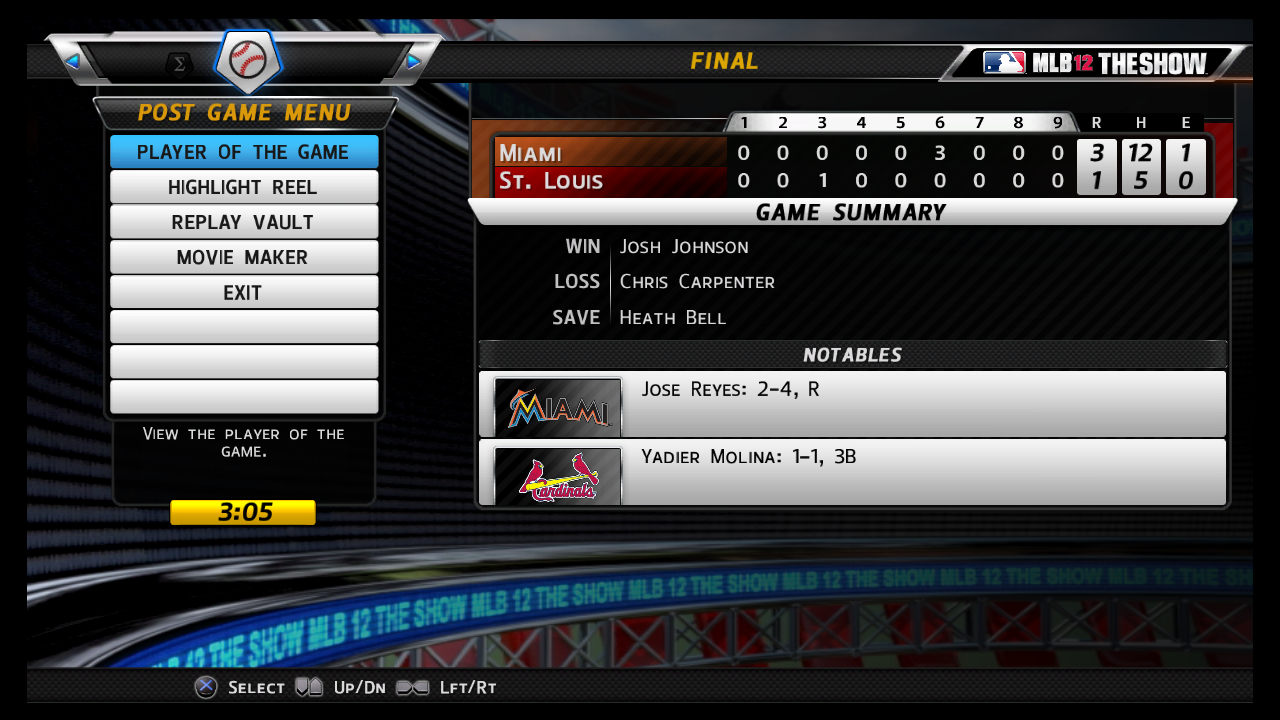1280x720 pixels.
Task: Open the Highlight Reel
Action: [x=243, y=187]
